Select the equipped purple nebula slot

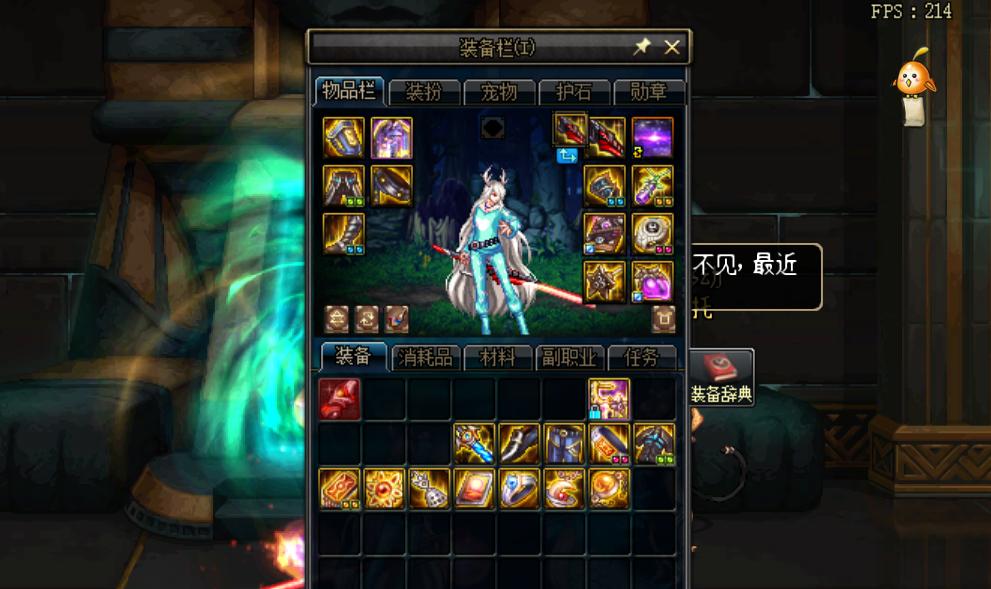652,138
